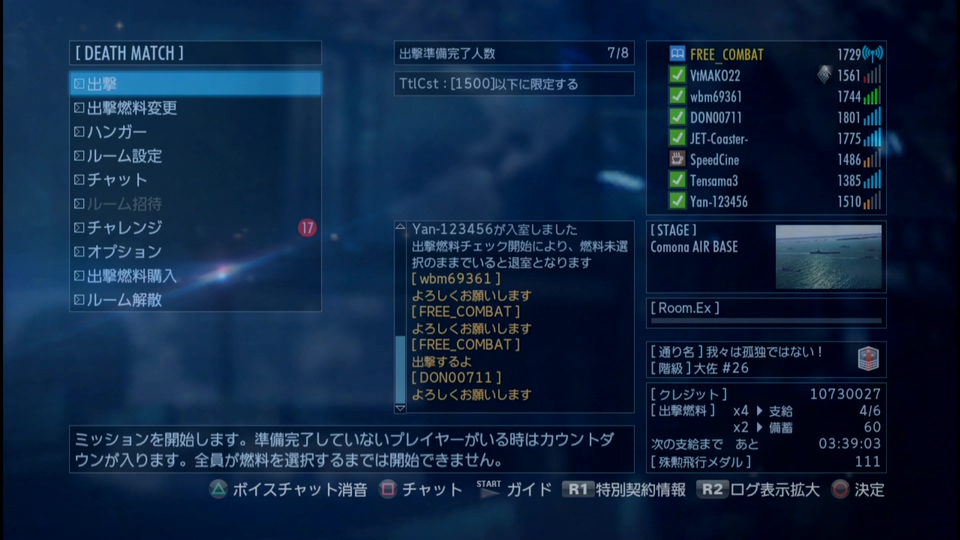Select player row VtMAKO22

765,75
